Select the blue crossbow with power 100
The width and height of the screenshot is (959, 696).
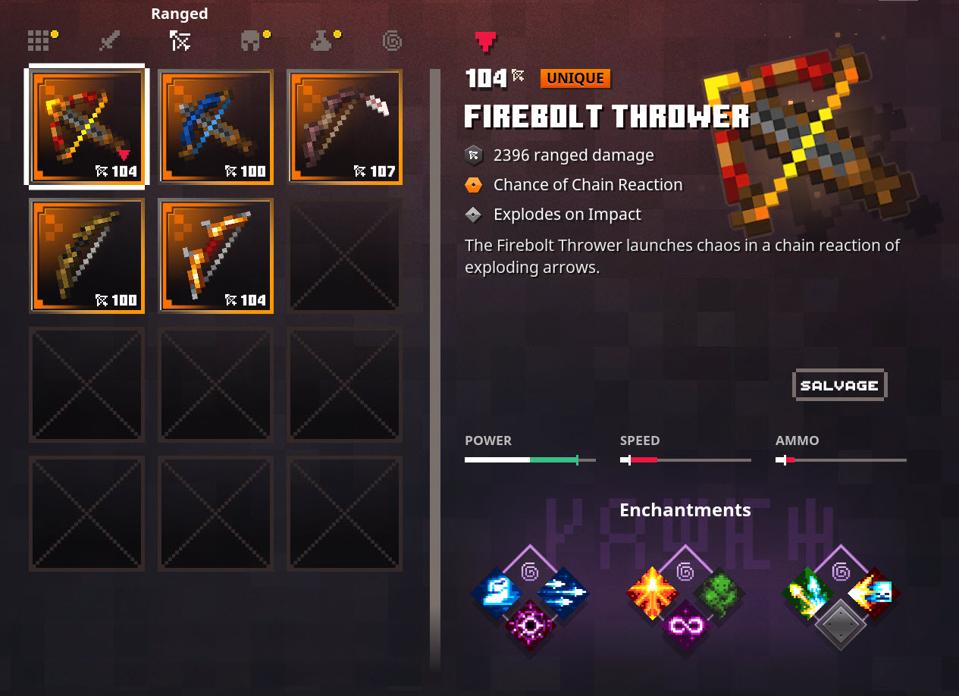pos(215,126)
